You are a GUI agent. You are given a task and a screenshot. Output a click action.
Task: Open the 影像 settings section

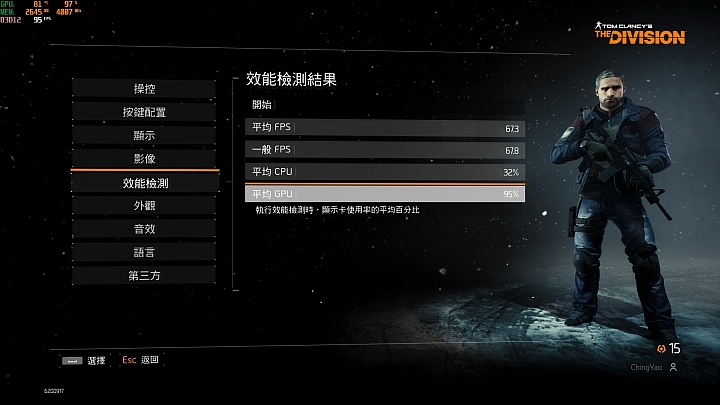pyautogui.click(x=144, y=158)
